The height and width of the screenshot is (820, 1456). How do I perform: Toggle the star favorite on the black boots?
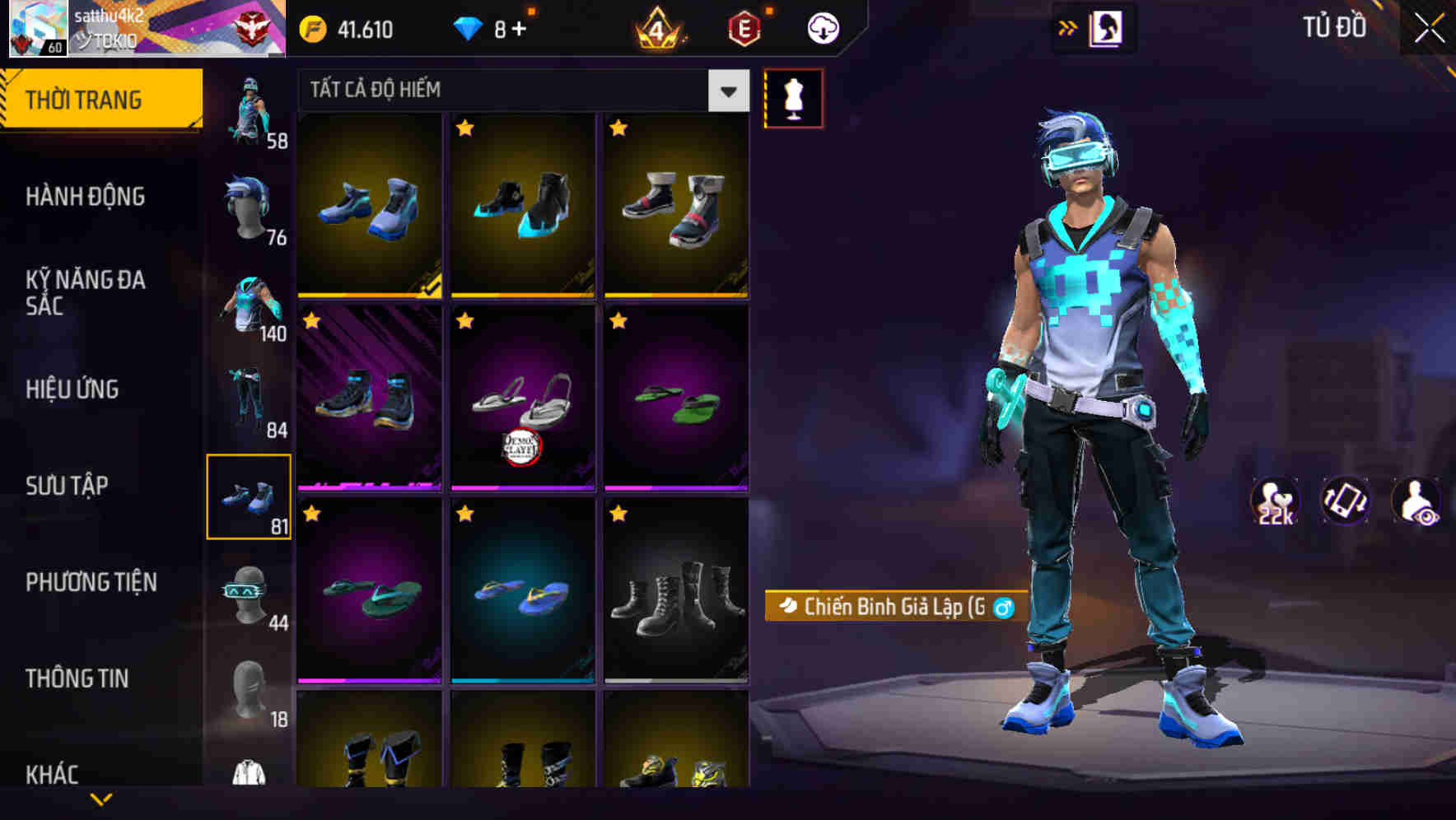pyautogui.click(x=618, y=512)
